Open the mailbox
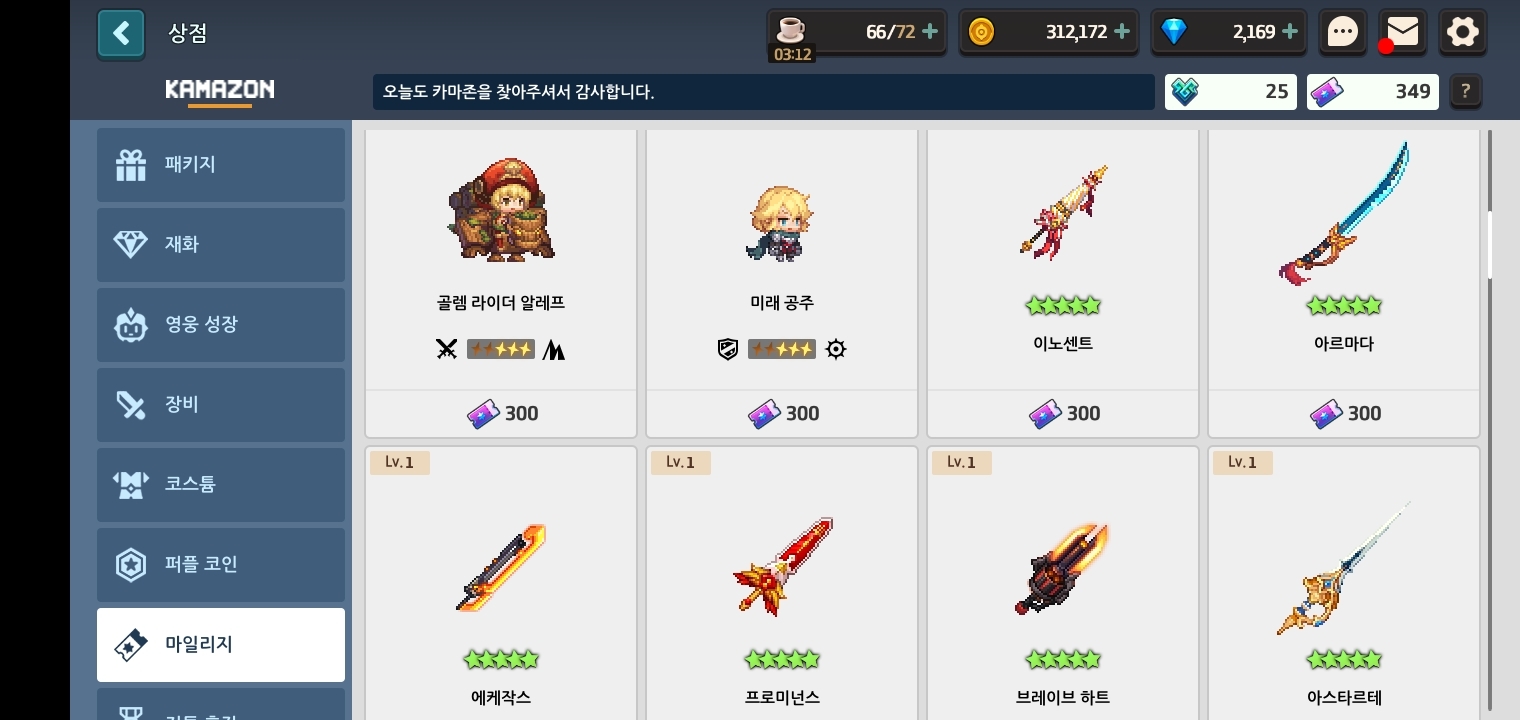Viewport: 1520px width, 720px height. (1402, 32)
